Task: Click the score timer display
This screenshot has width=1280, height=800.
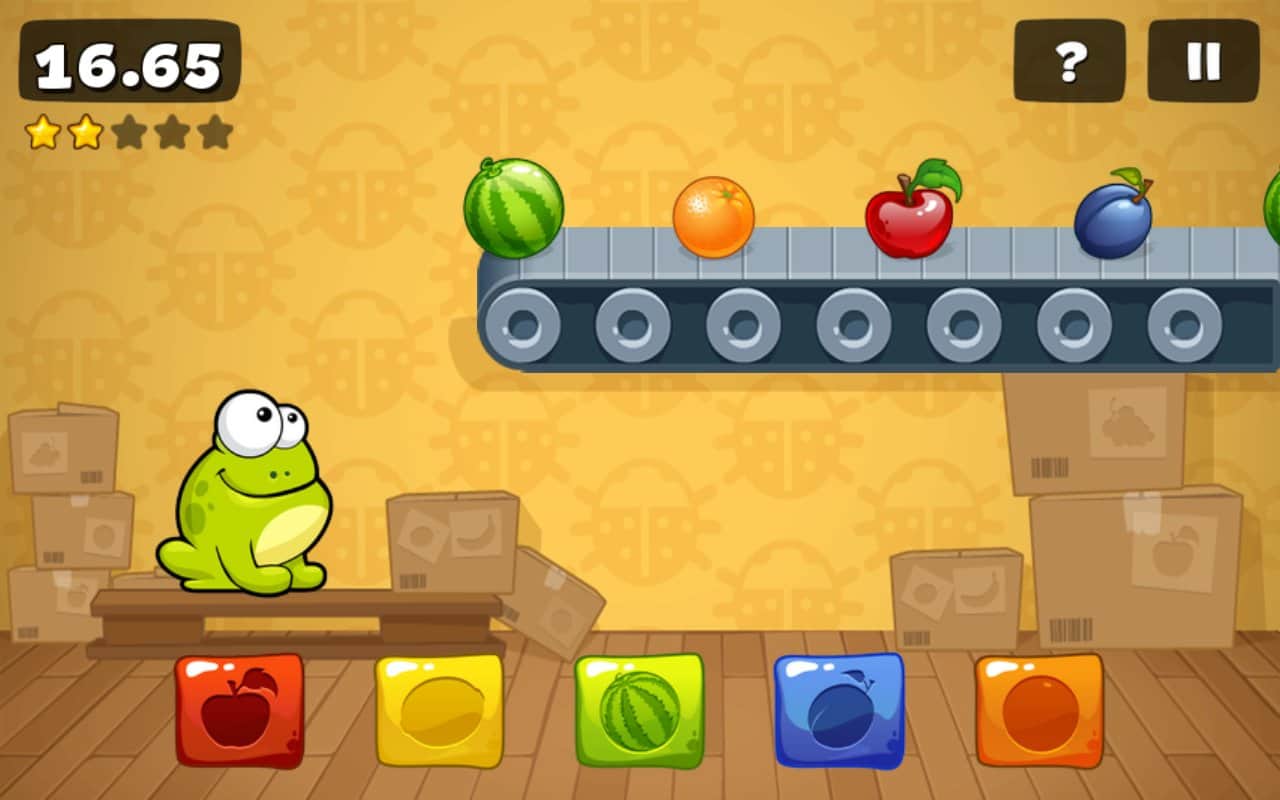Action: click(130, 62)
